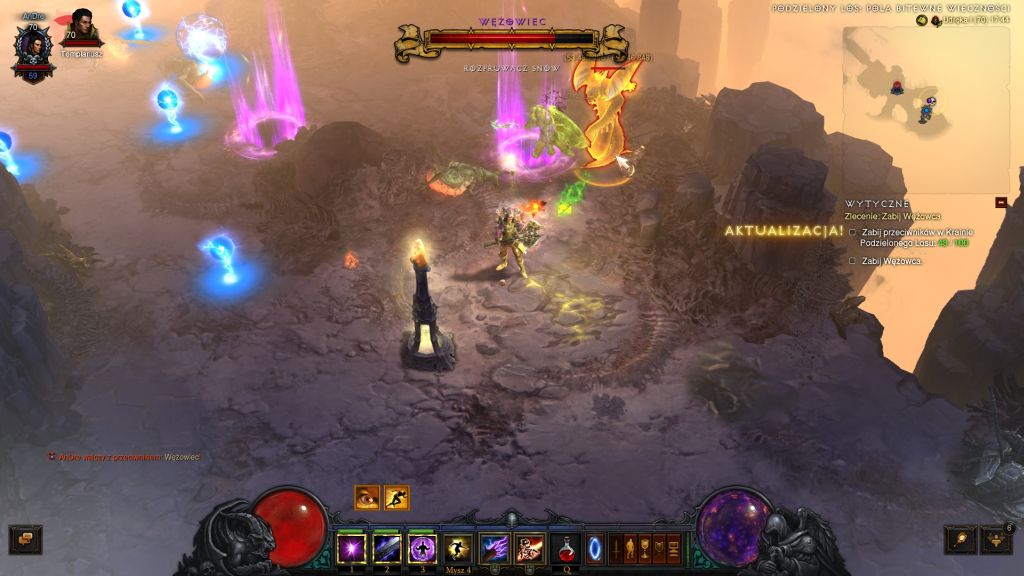Activate the running figure skill bound to Mysz 4
Image resolution: width=1024 pixels, height=576 pixels.
coord(458,548)
